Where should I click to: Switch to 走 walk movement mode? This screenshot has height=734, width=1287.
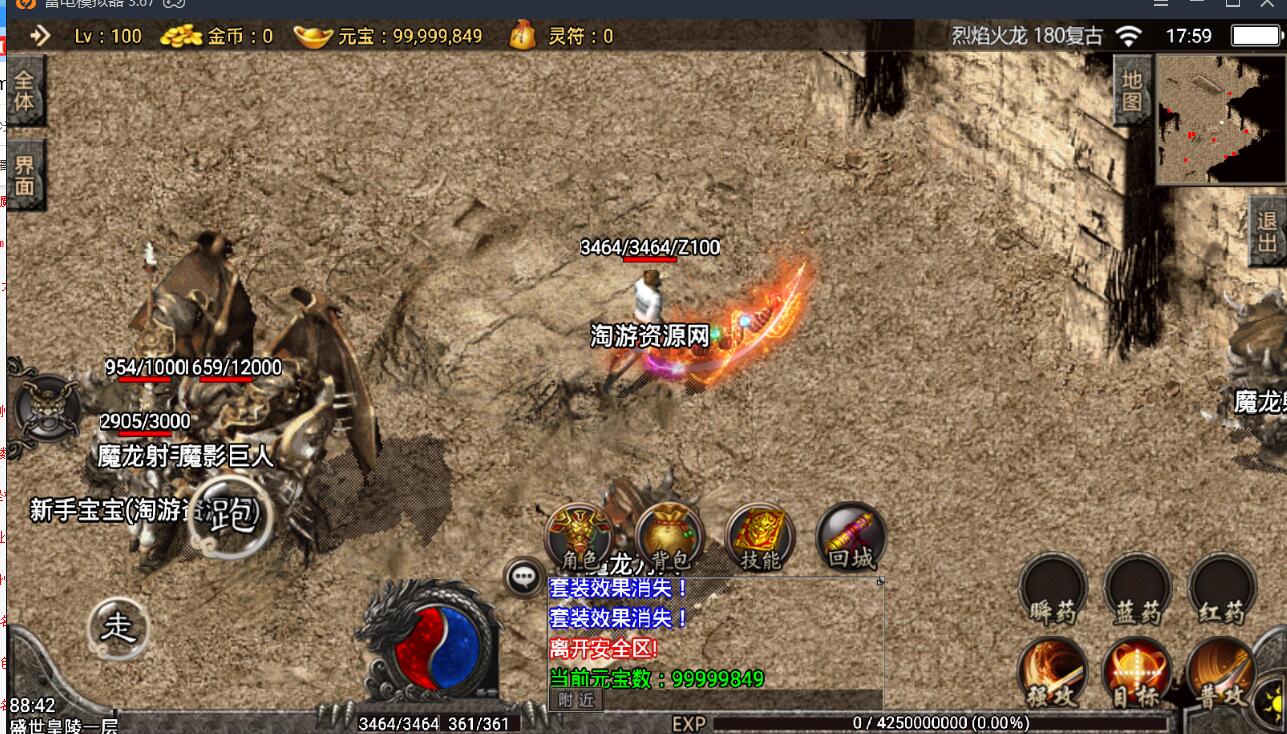click(119, 627)
